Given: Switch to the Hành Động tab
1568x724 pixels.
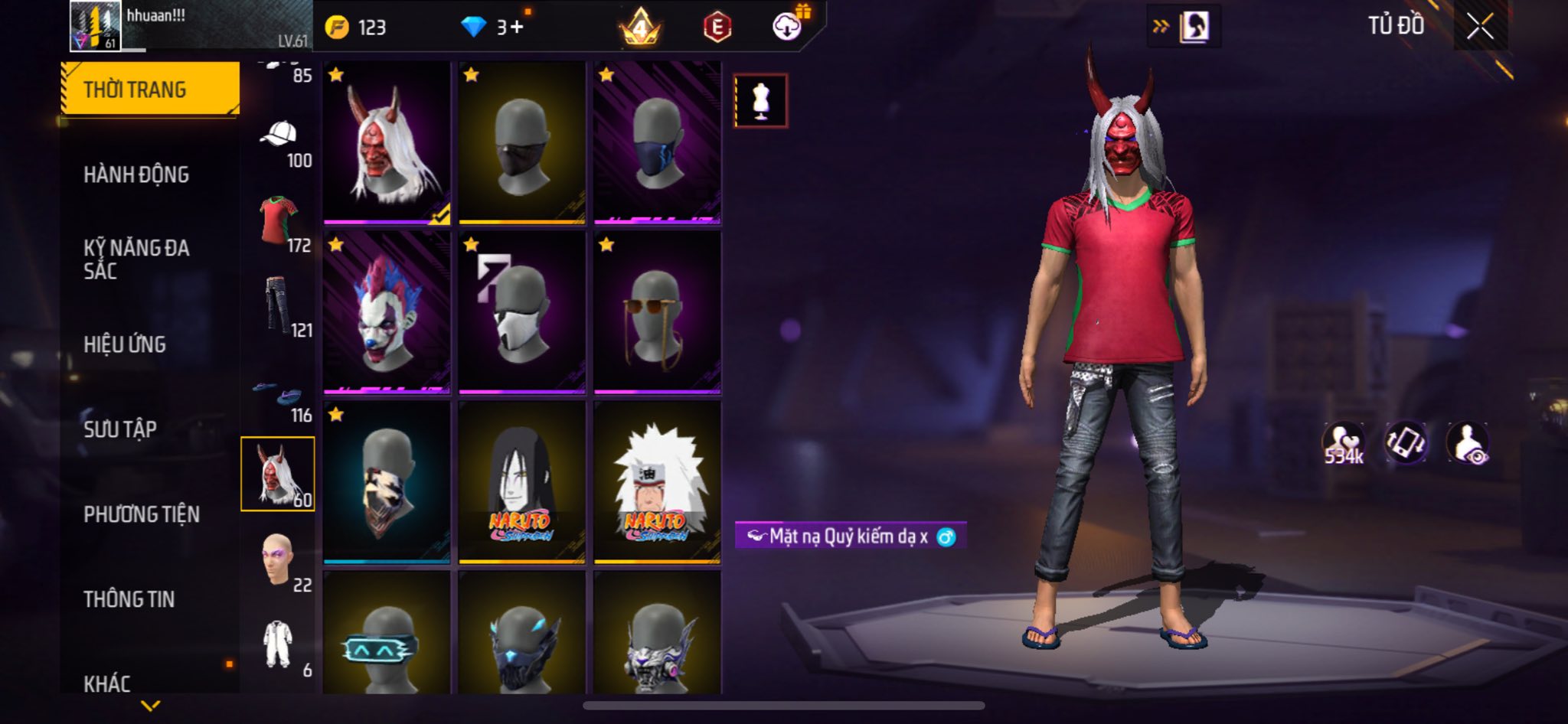Looking at the screenshot, I should click(136, 174).
